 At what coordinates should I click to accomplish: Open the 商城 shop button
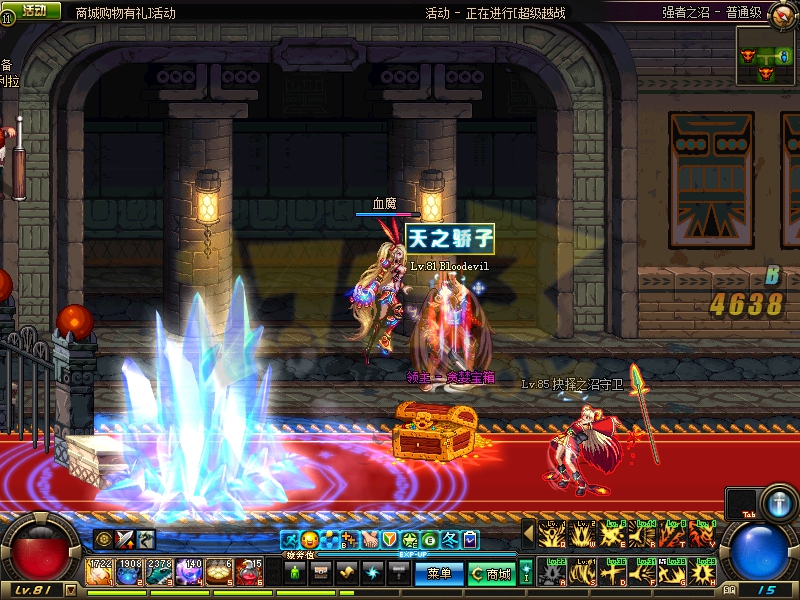pos(492,574)
